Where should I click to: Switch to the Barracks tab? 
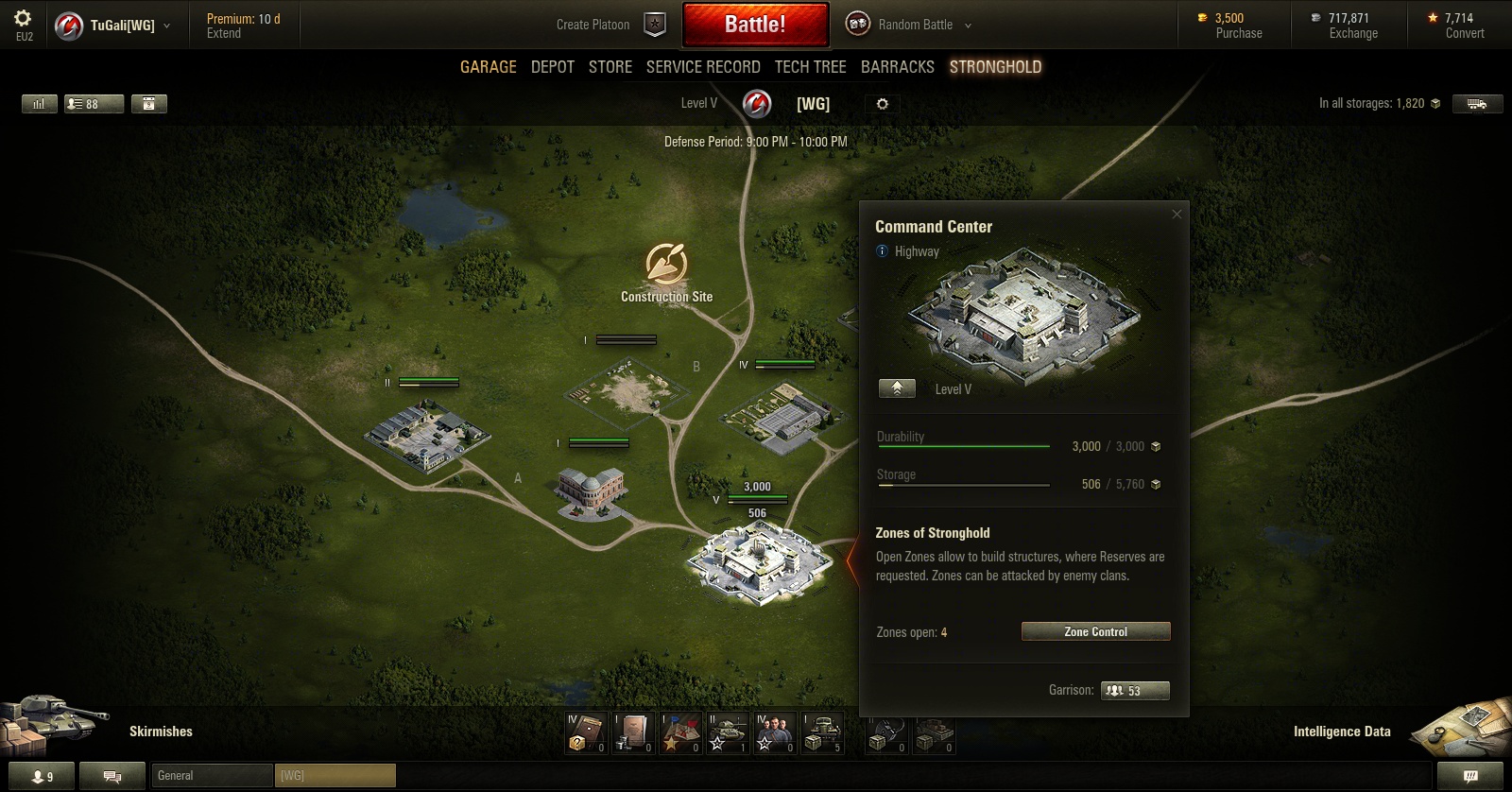(897, 67)
